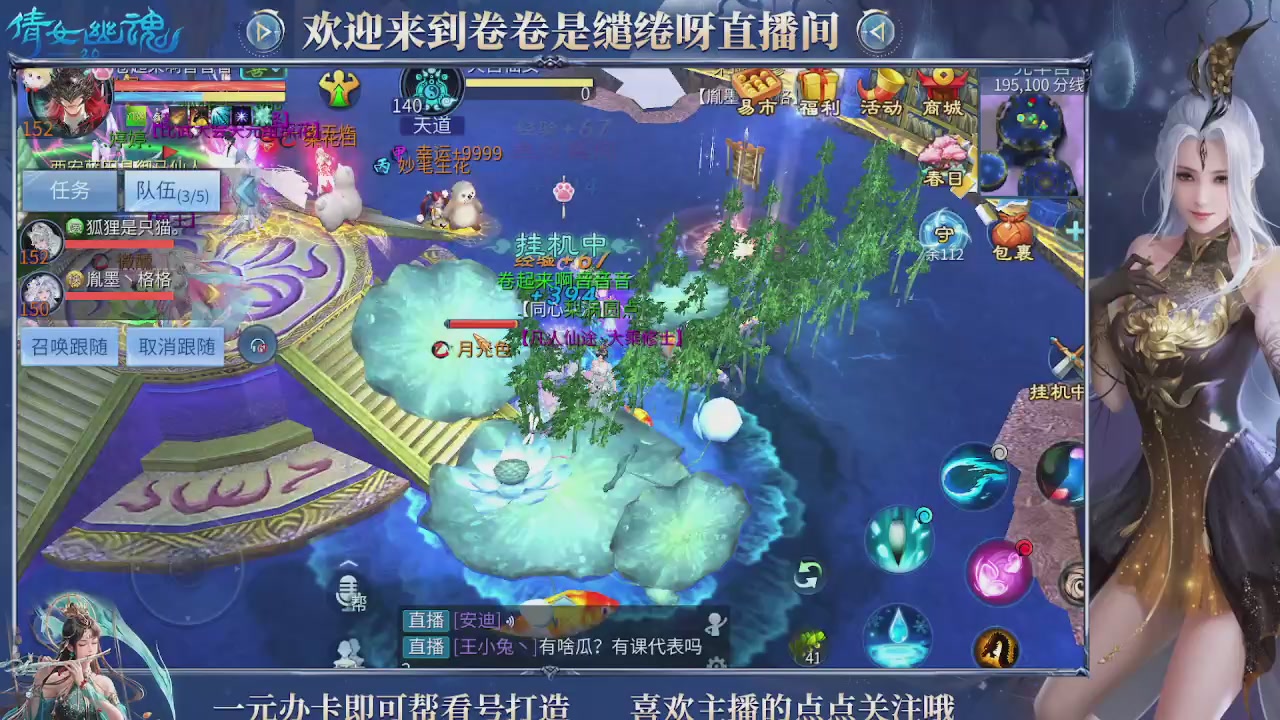Cast the golden dragon skill
The width and height of the screenshot is (1280, 720).
pyautogui.click(x=994, y=646)
